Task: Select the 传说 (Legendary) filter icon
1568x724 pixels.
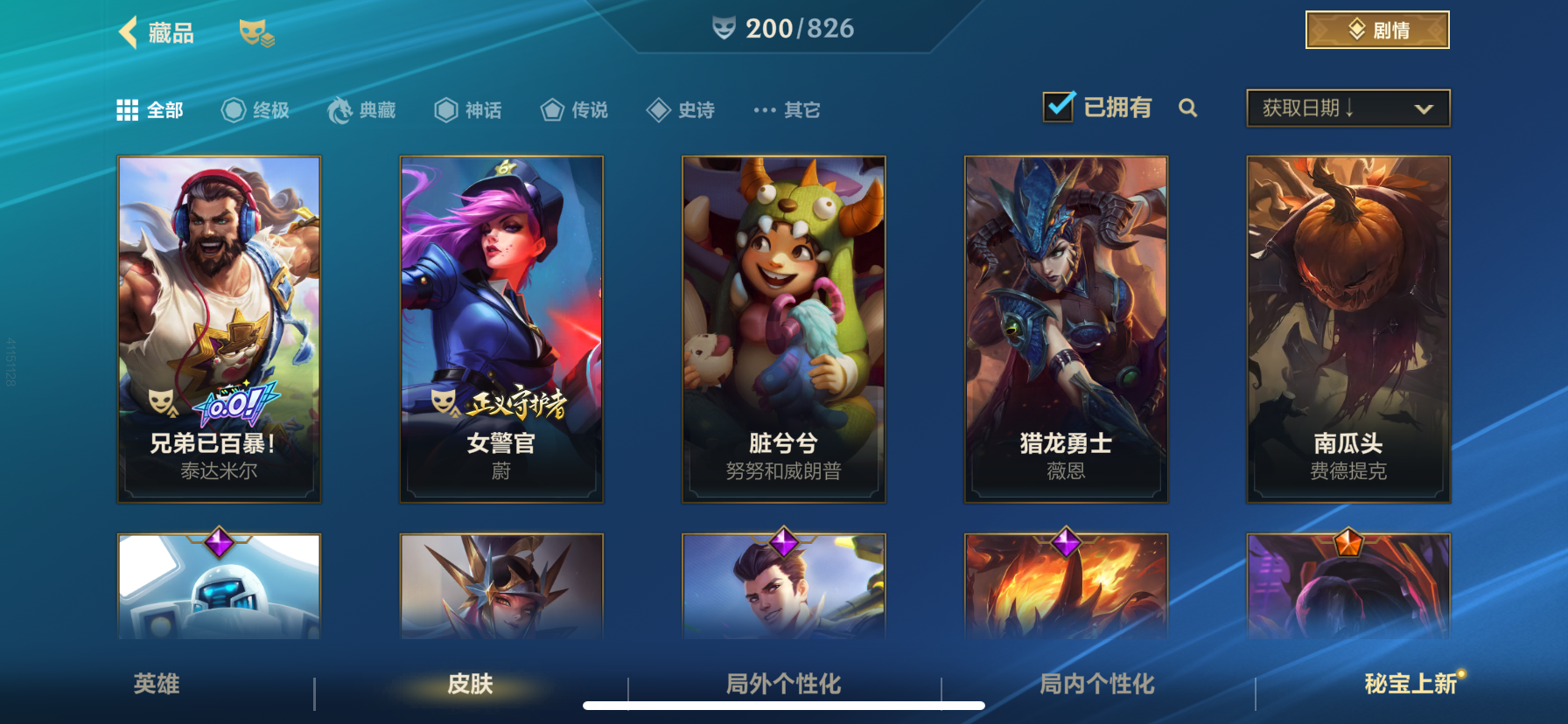Action: [x=551, y=109]
